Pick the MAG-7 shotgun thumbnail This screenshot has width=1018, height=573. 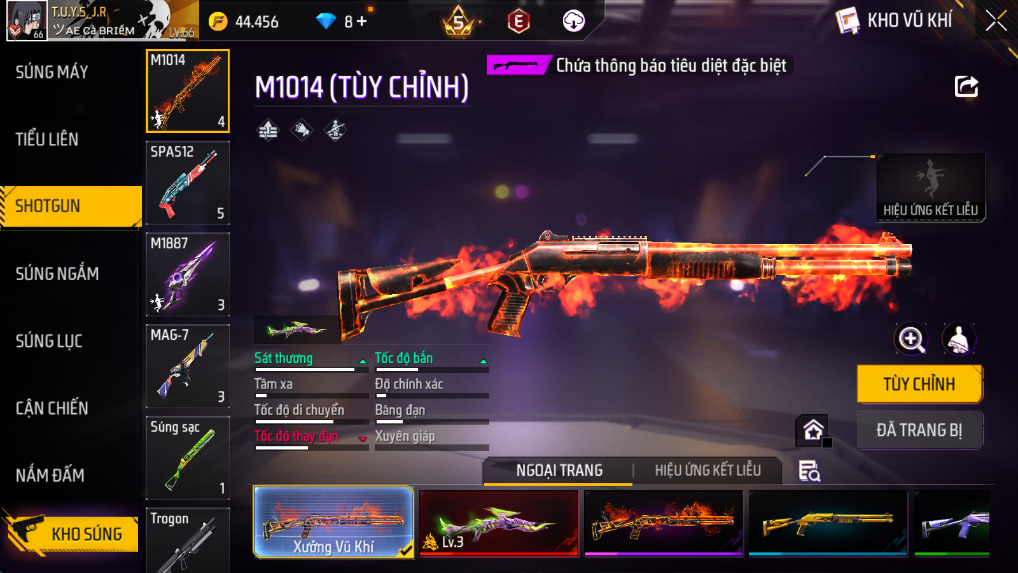(187, 366)
